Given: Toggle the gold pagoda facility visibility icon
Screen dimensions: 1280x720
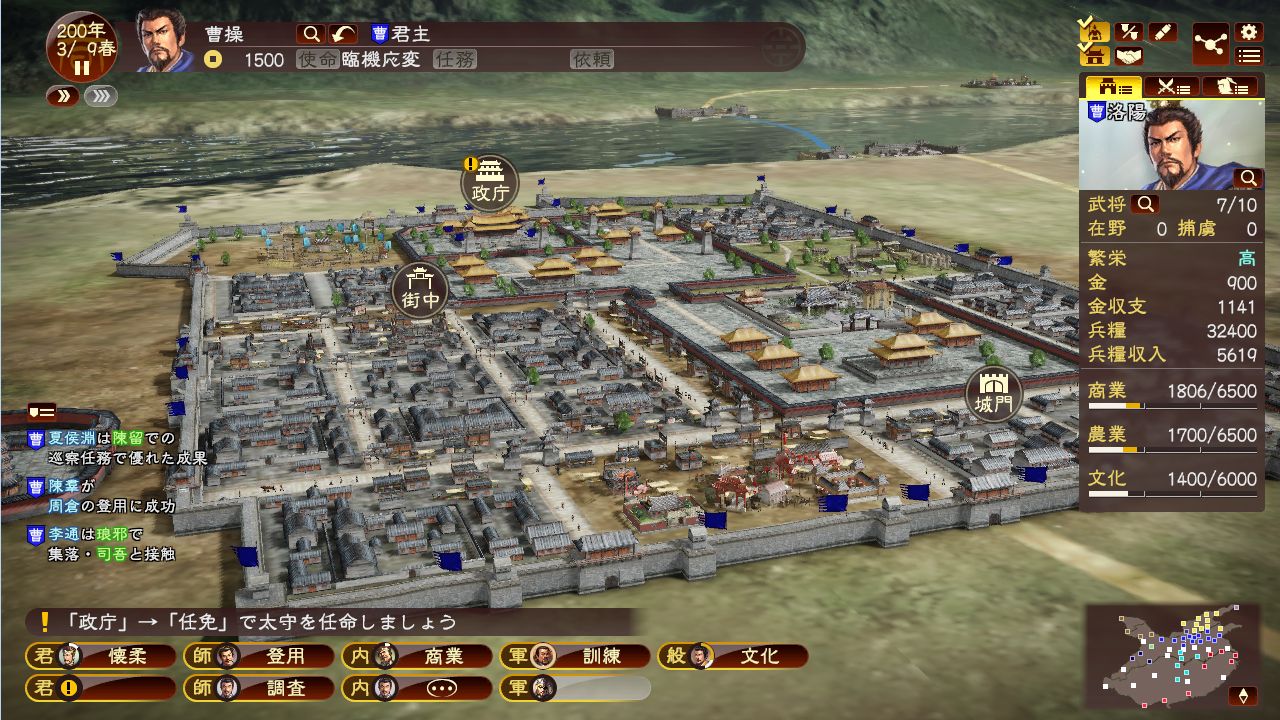Looking at the screenshot, I should pyautogui.click(x=1093, y=55).
